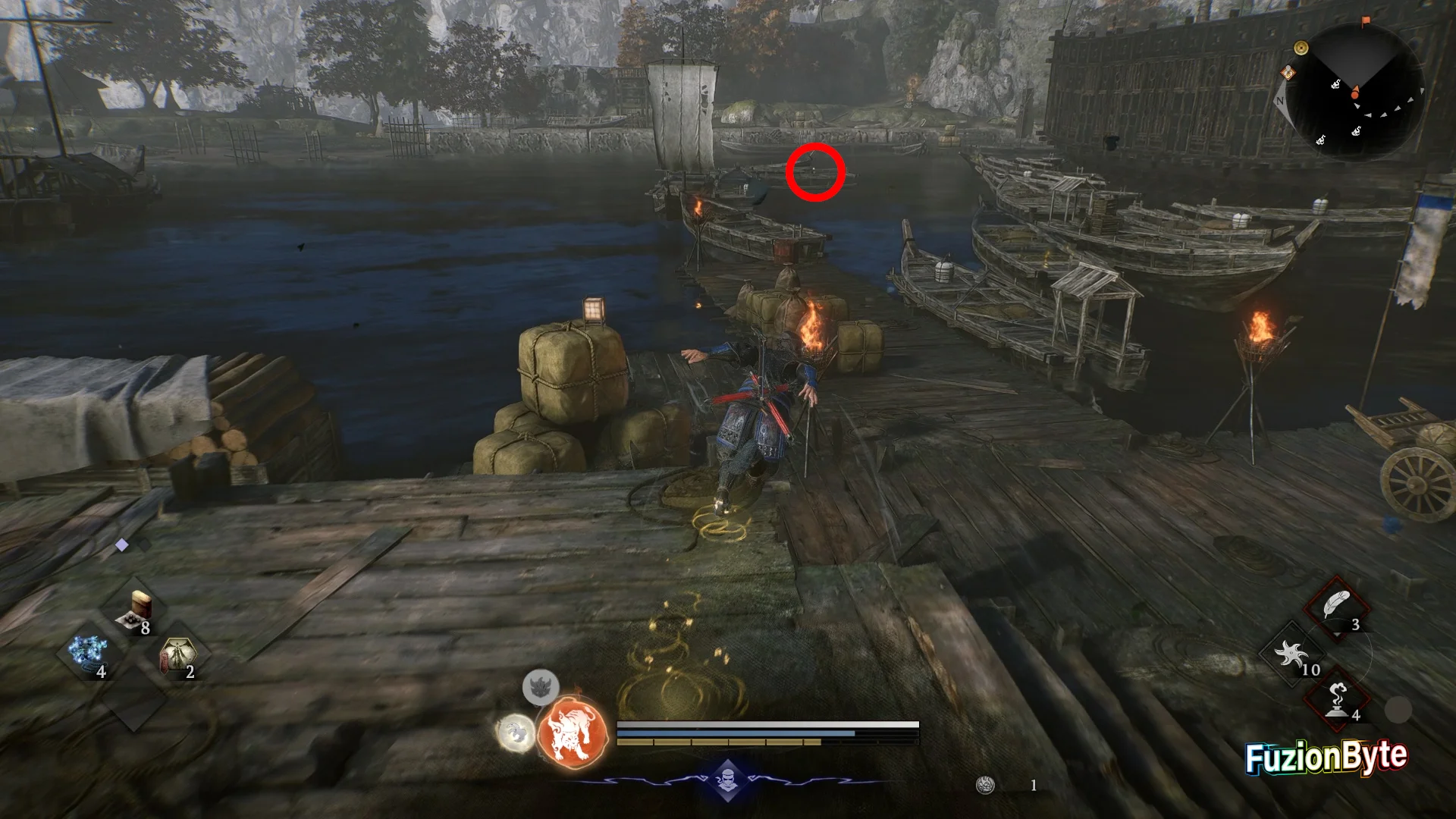Click the blue ninja style emblem
Image resolution: width=1456 pixels, height=819 pixels.
(x=727, y=780)
